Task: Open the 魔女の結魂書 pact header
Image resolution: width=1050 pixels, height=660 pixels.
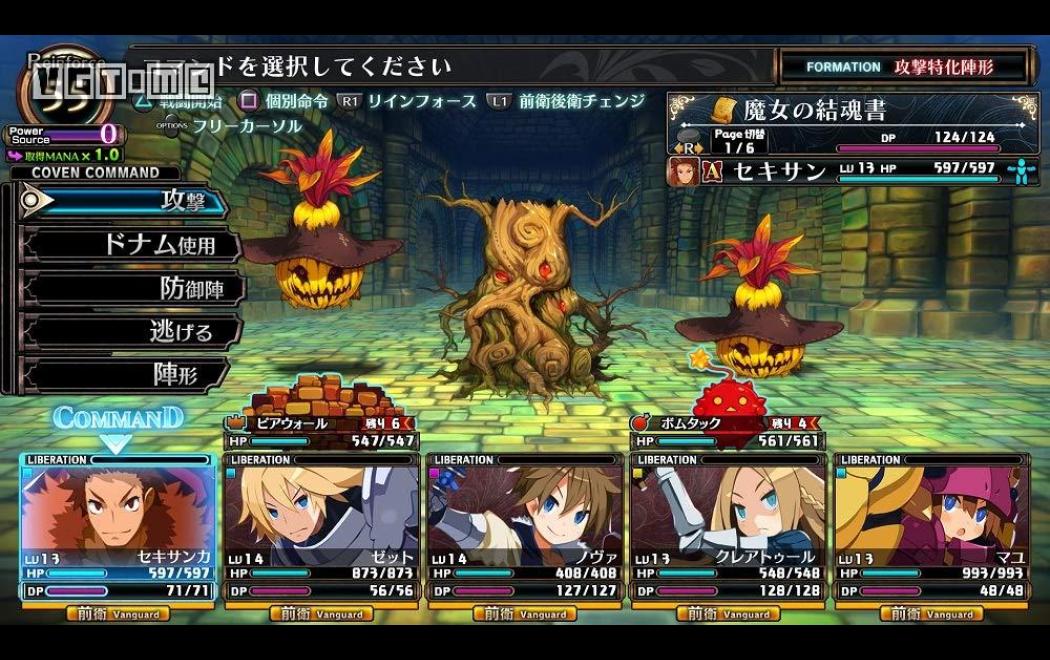Action: pyautogui.click(x=853, y=108)
